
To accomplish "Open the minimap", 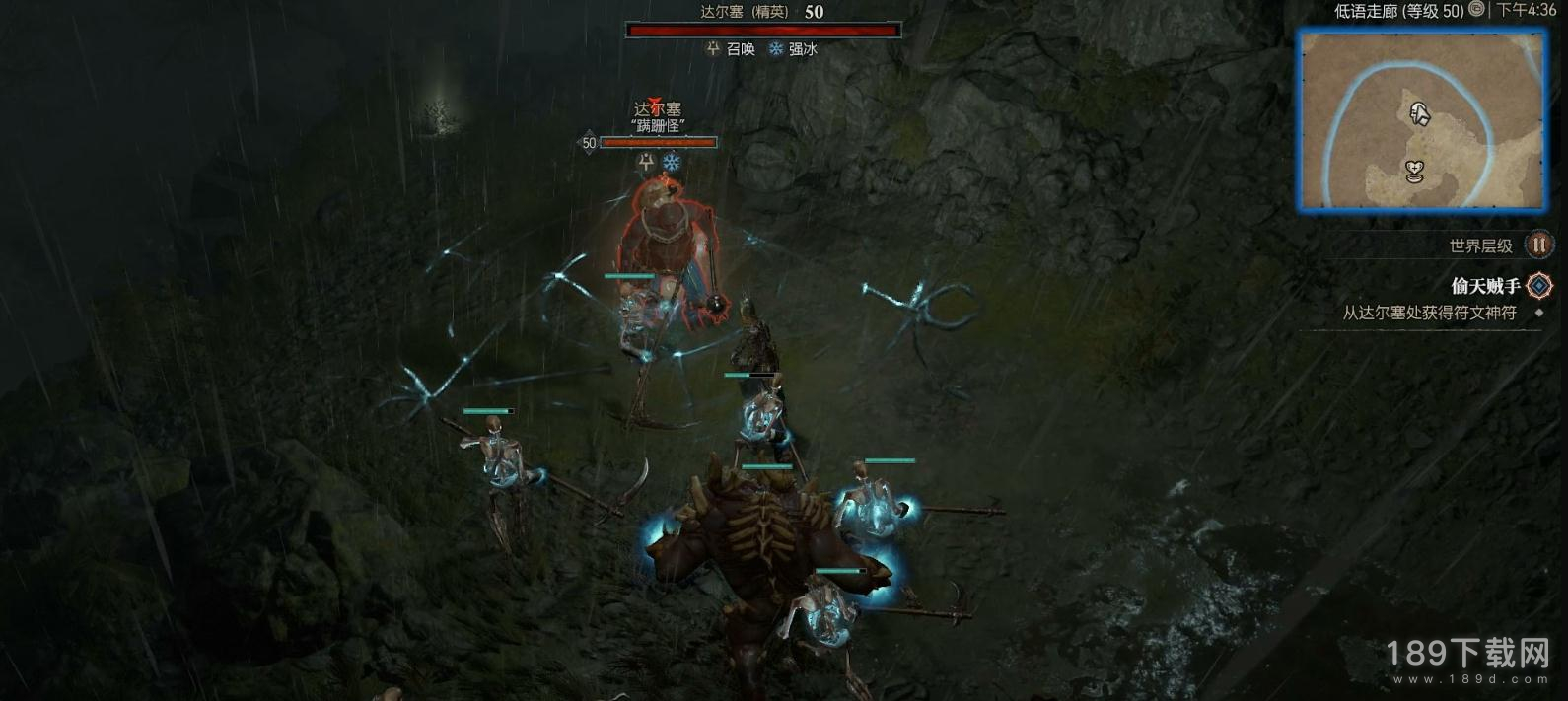I will [x=1422, y=120].
